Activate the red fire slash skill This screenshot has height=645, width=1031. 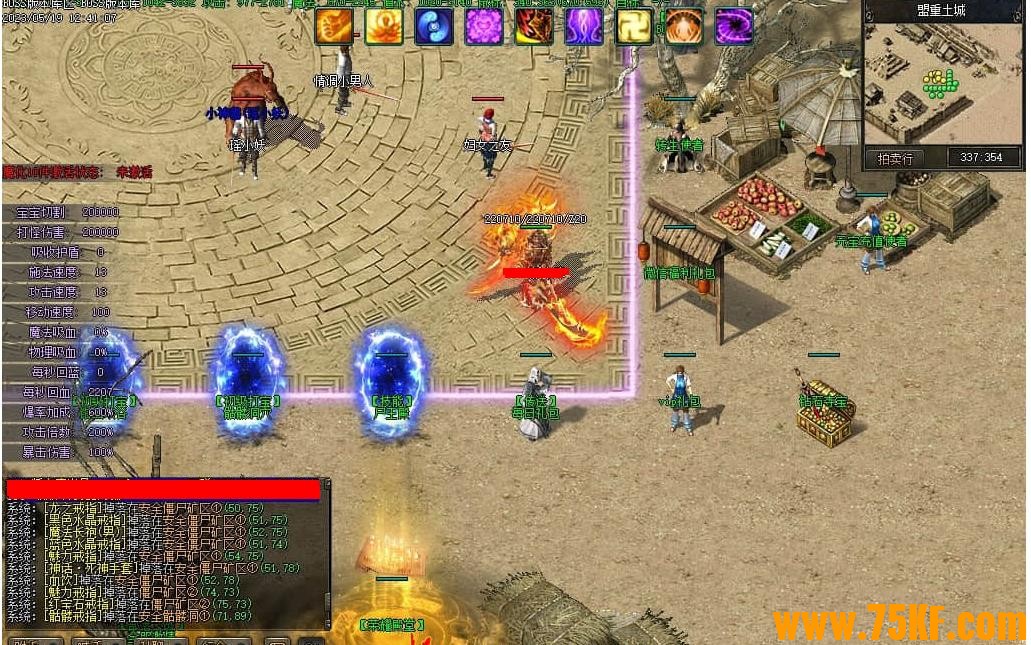pyautogui.click(x=534, y=27)
